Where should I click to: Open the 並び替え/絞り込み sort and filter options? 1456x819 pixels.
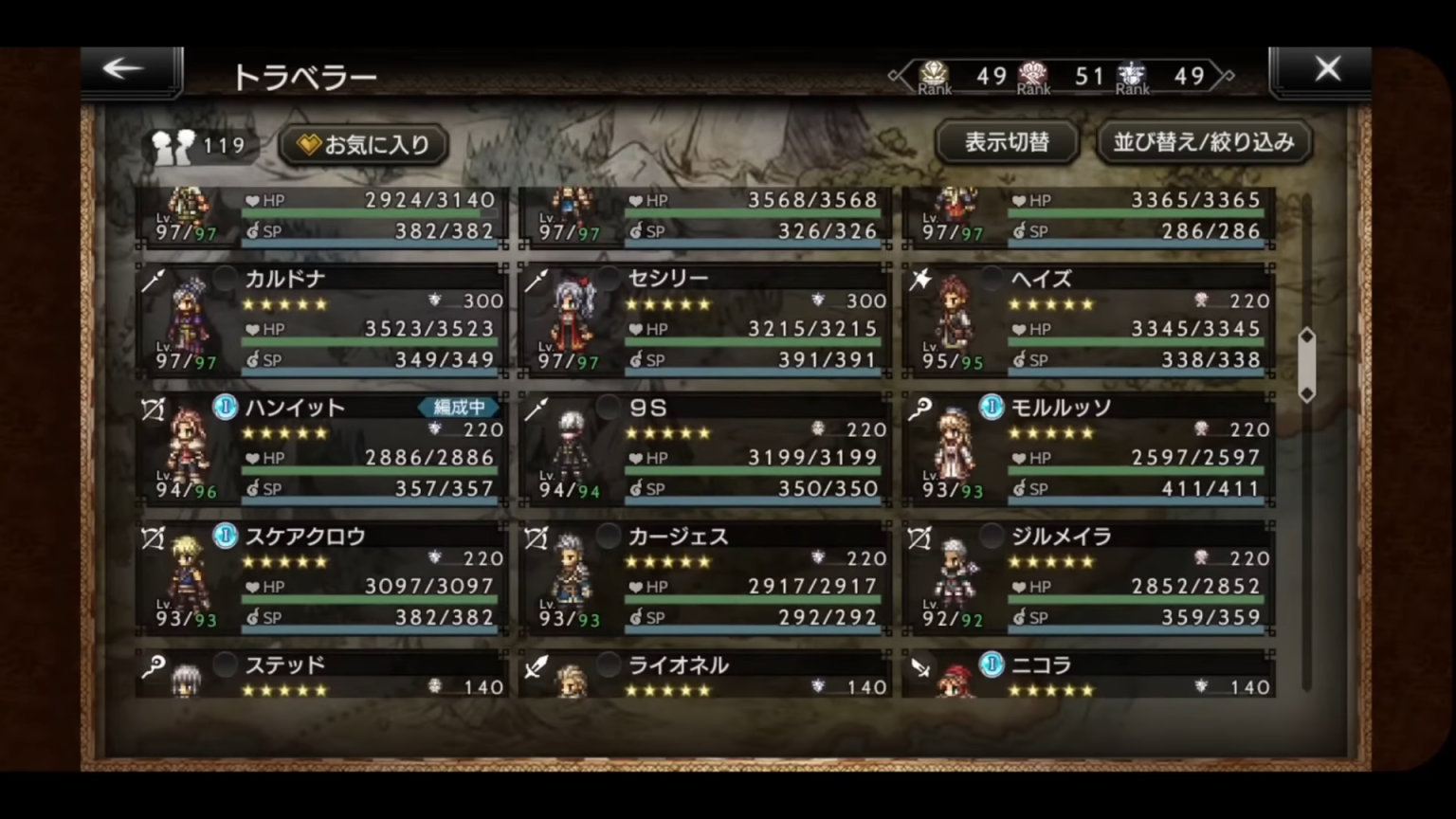tap(1203, 142)
